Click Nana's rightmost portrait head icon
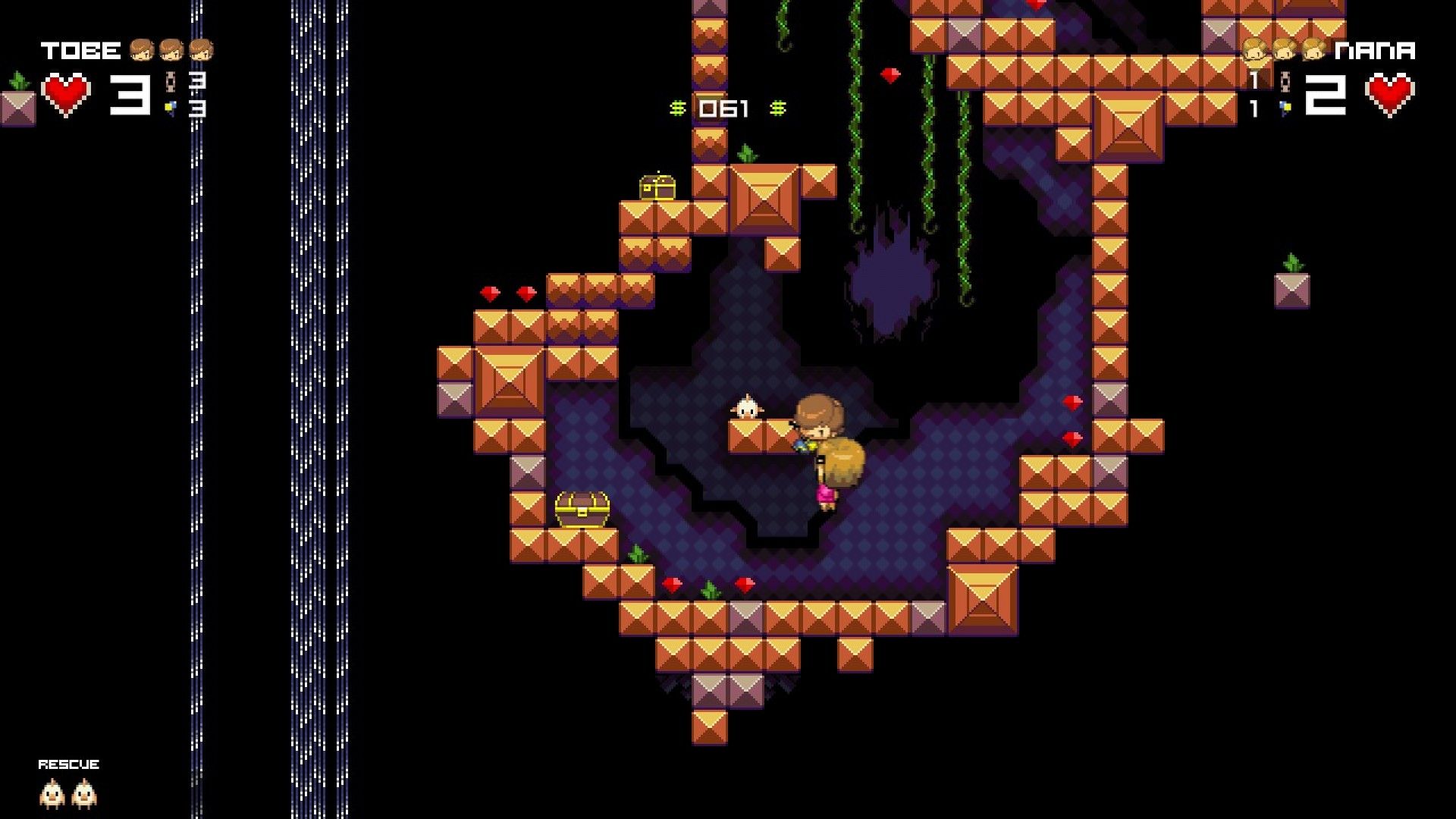Screen dimensions: 1456x819 pyautogui.click(x=1313, y=49)
